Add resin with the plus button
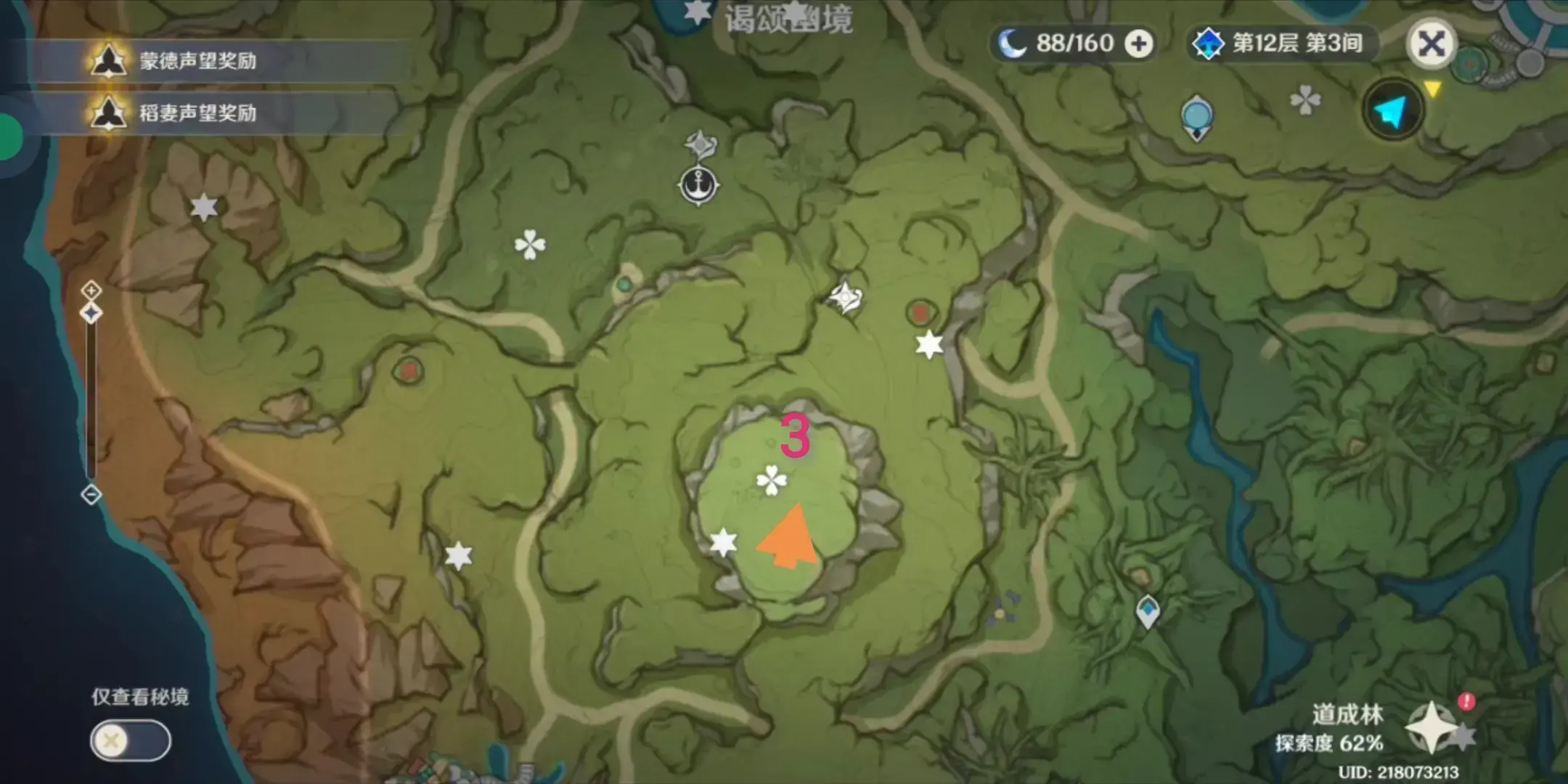This screenshot has height=784, width=1568. pos(1138,44)
